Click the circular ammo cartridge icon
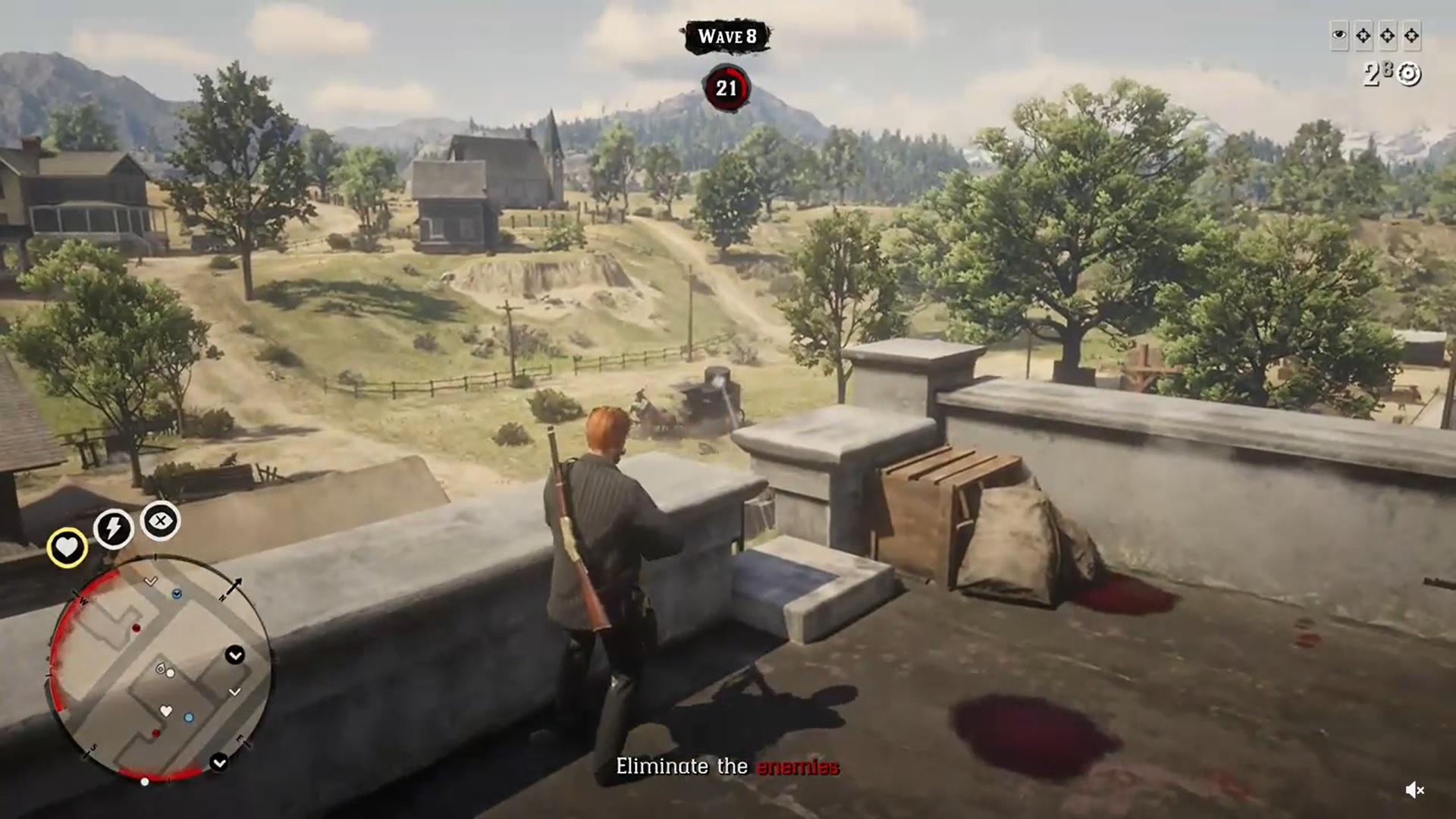Image resolution: width=1456 pixels, height=819 pixels. tap(1408, 74)
